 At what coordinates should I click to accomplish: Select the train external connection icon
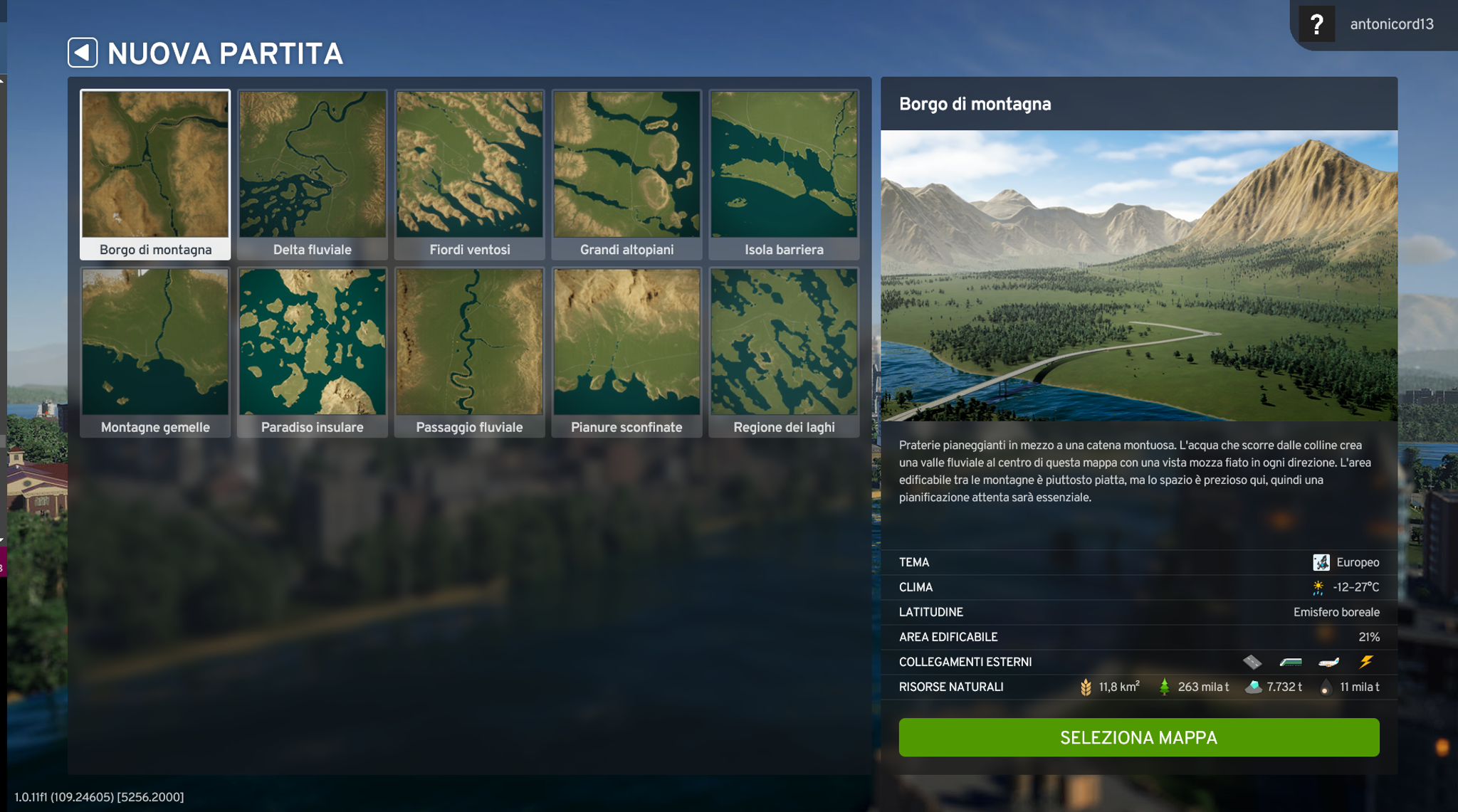click(1291, 661)
